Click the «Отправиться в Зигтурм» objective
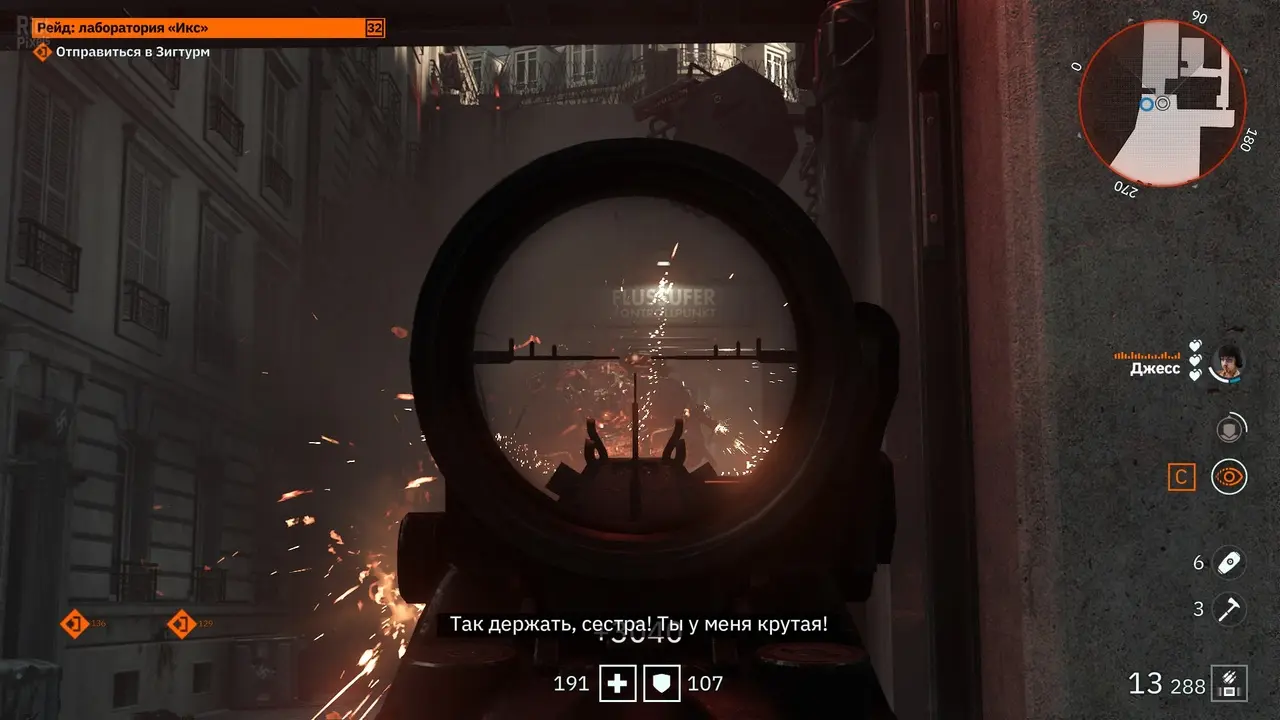The image size is (1280, 720). pyautogui.click(x=132, y=52)
